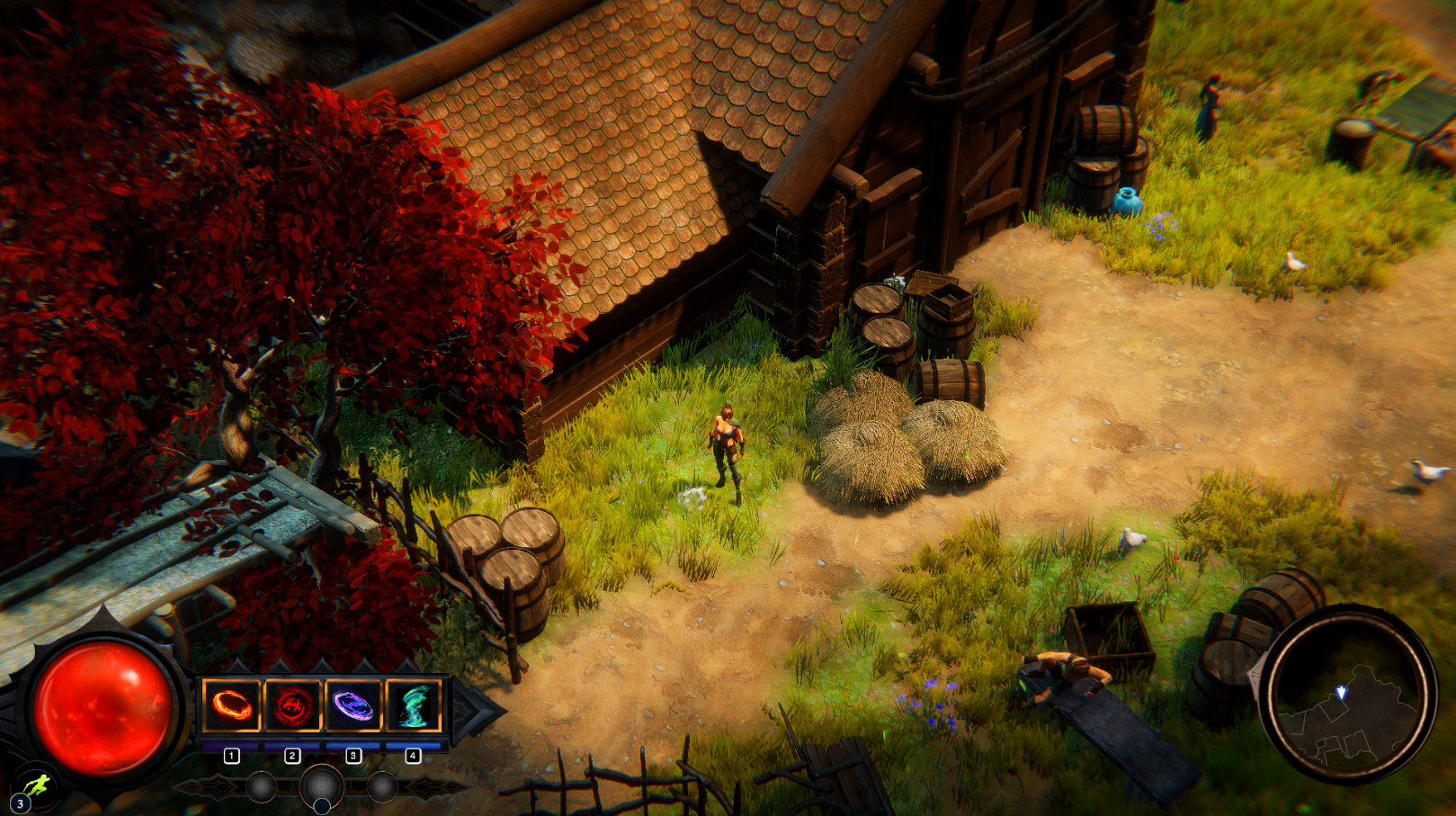Click the cooldown bar under skill slot 3
The image size is (1456, 816).
(353, 745)
